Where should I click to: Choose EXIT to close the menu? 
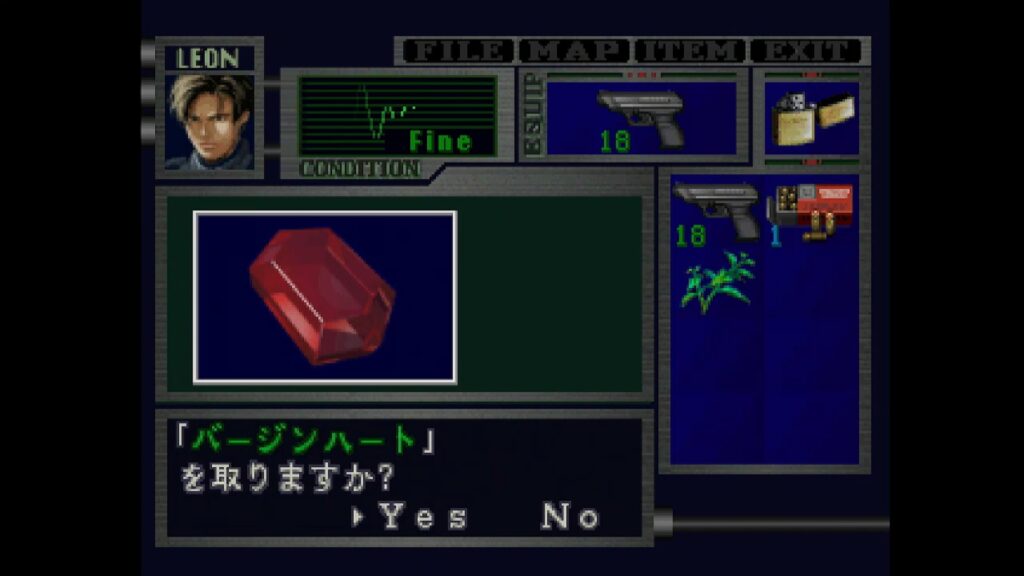806,50
